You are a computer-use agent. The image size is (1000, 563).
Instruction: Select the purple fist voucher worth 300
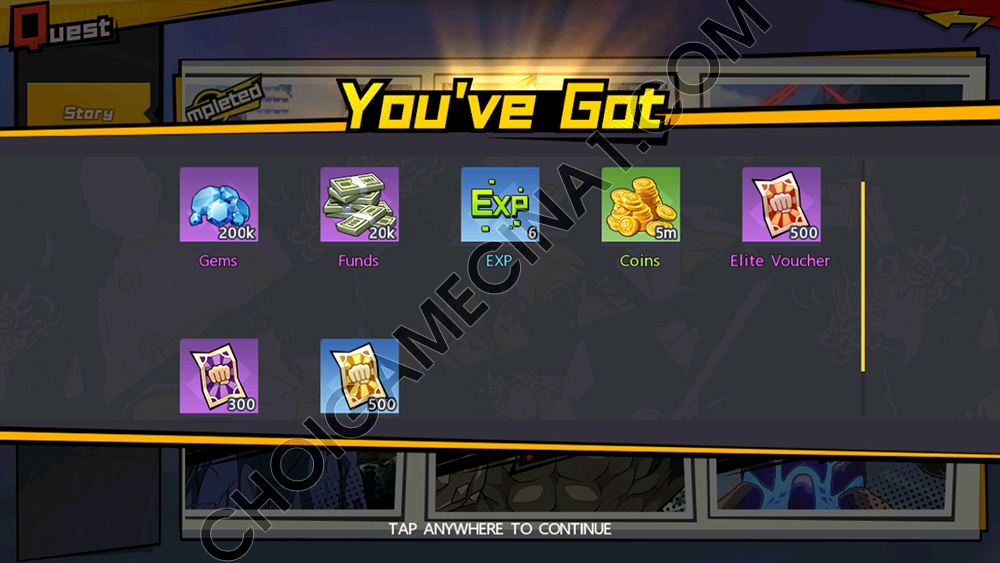click(219, 376)
